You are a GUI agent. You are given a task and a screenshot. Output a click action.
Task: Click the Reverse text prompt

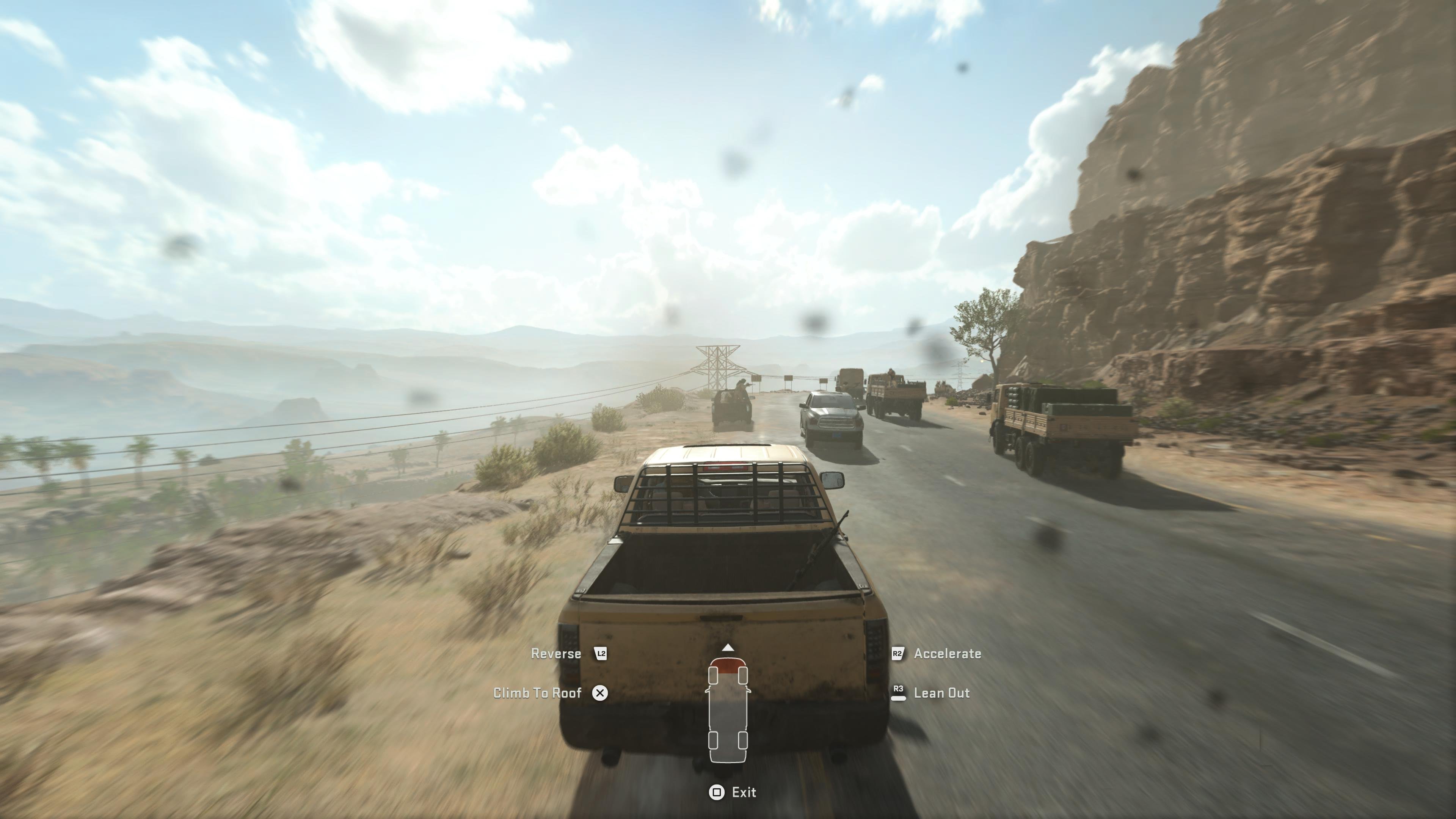[x=555, y=653]
